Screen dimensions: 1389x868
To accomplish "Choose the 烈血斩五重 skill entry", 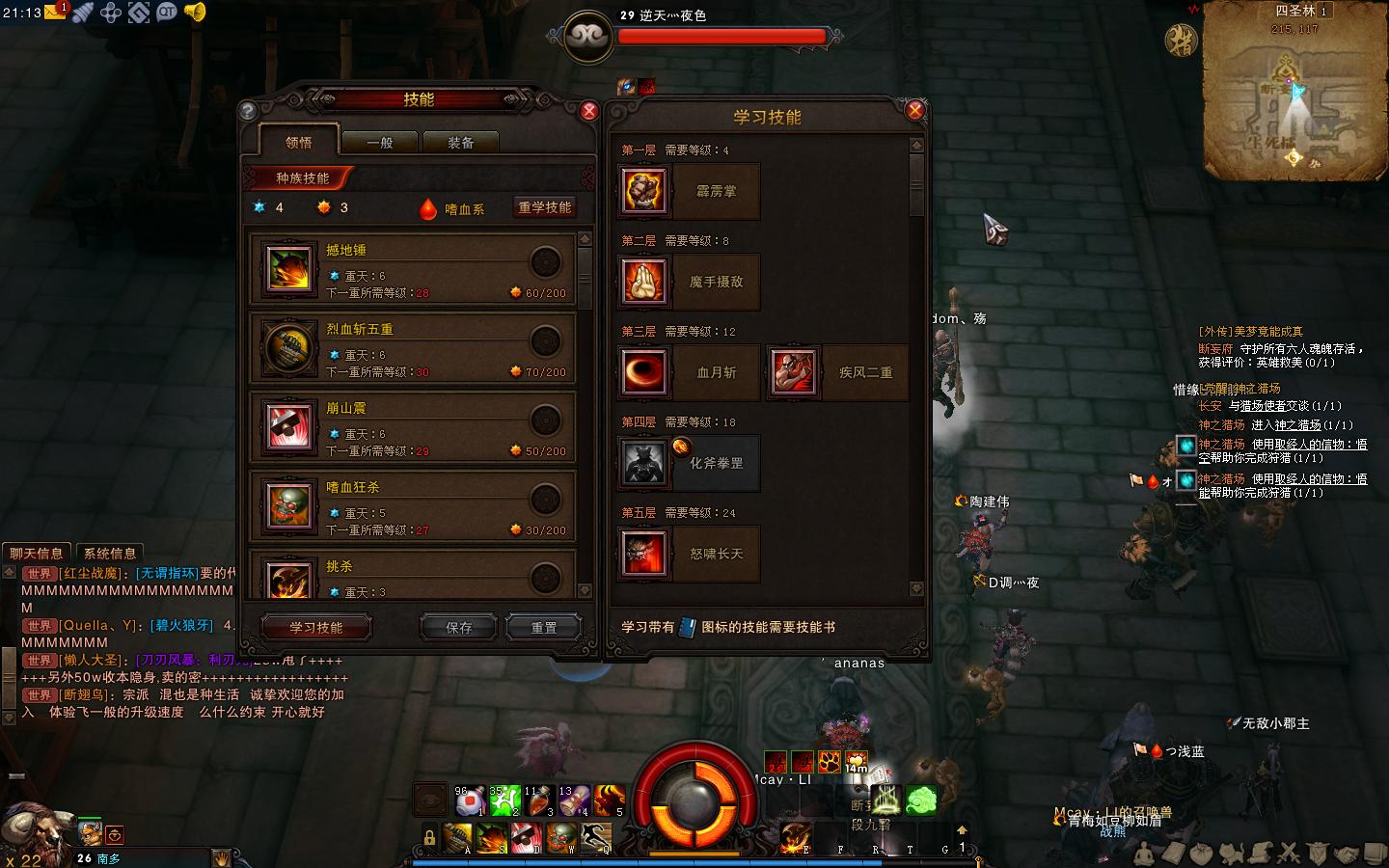I will tap(413, 348).
